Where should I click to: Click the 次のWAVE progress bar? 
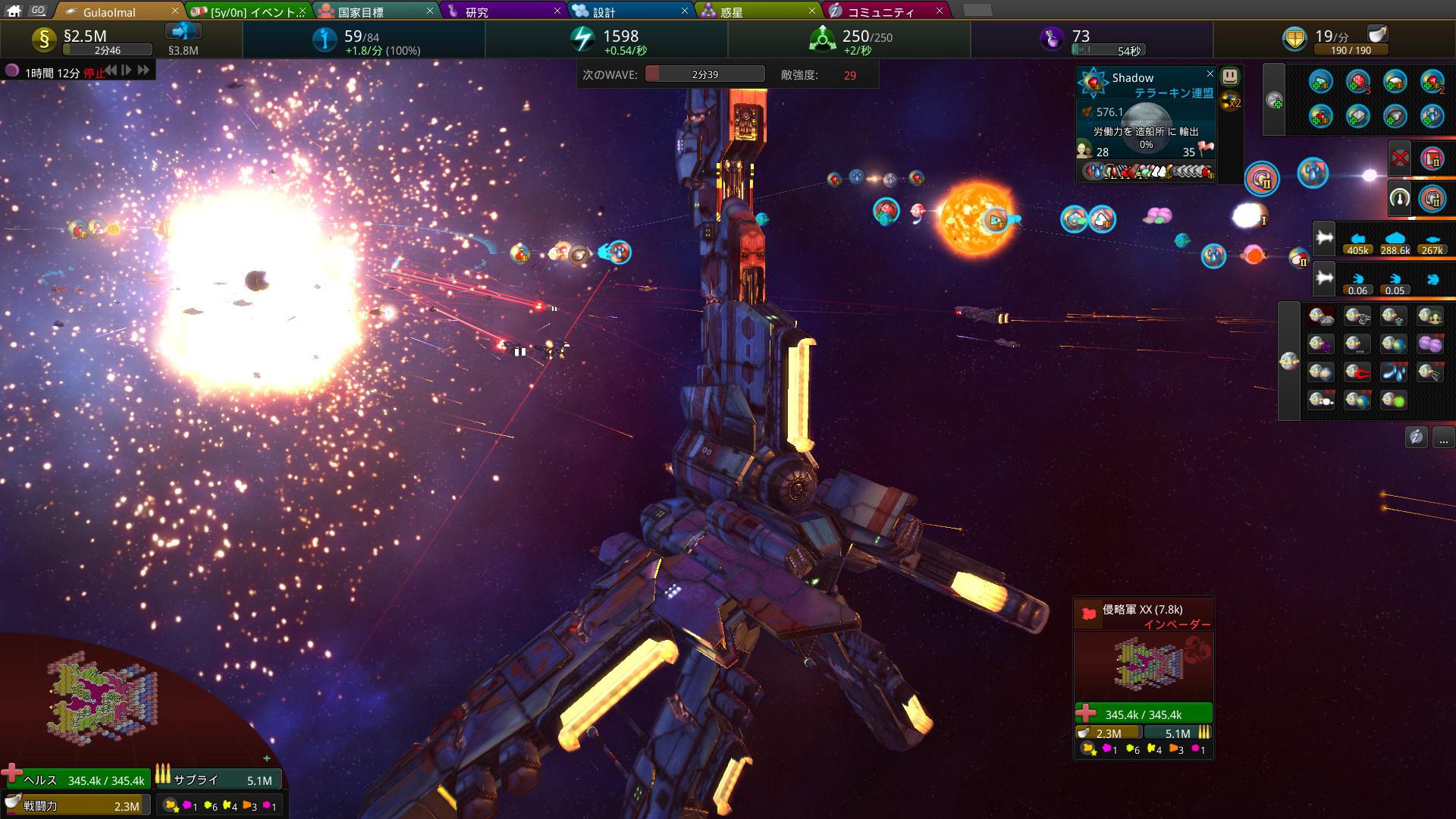(705, 74)
